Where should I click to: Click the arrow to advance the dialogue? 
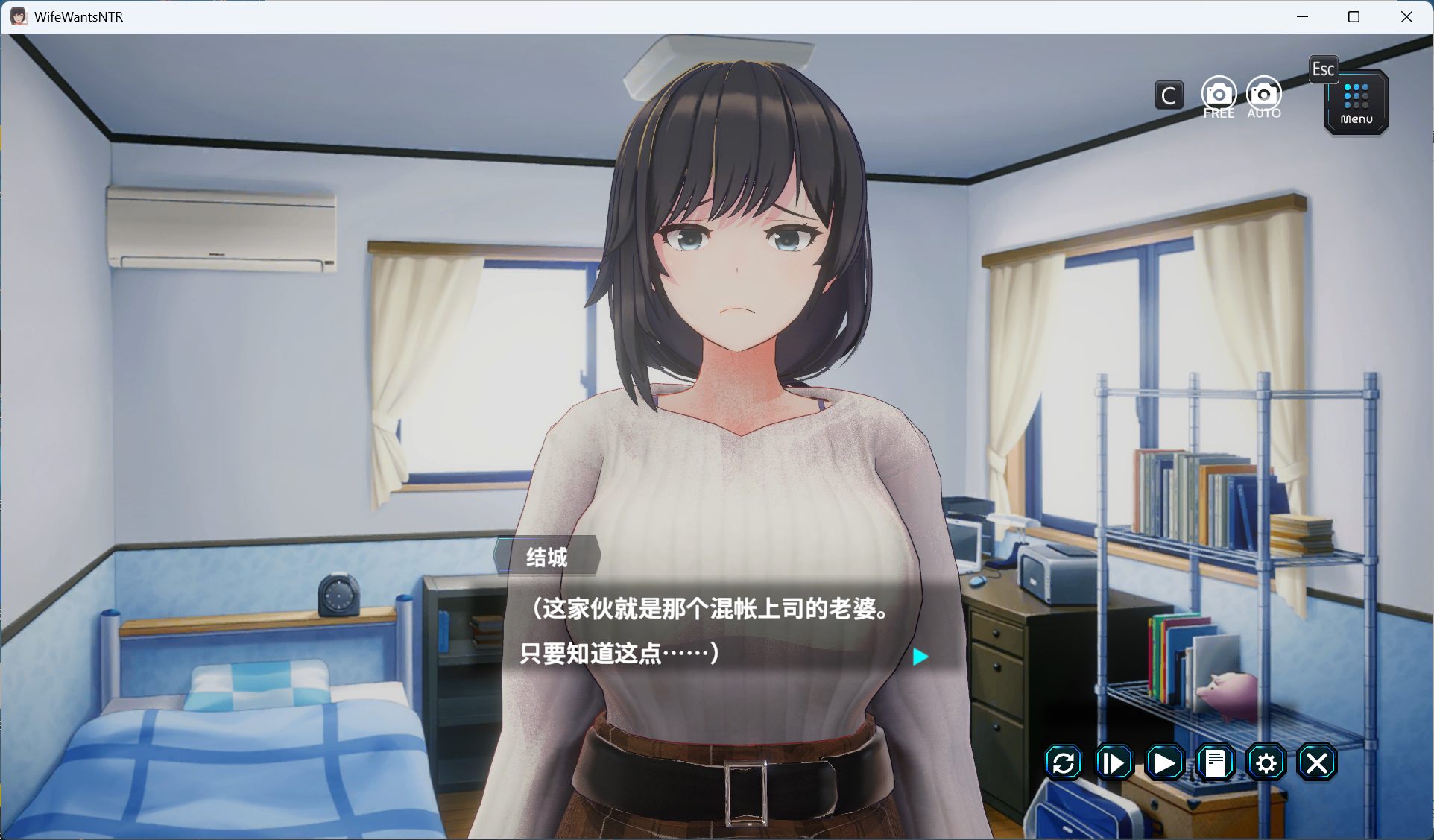919,657
